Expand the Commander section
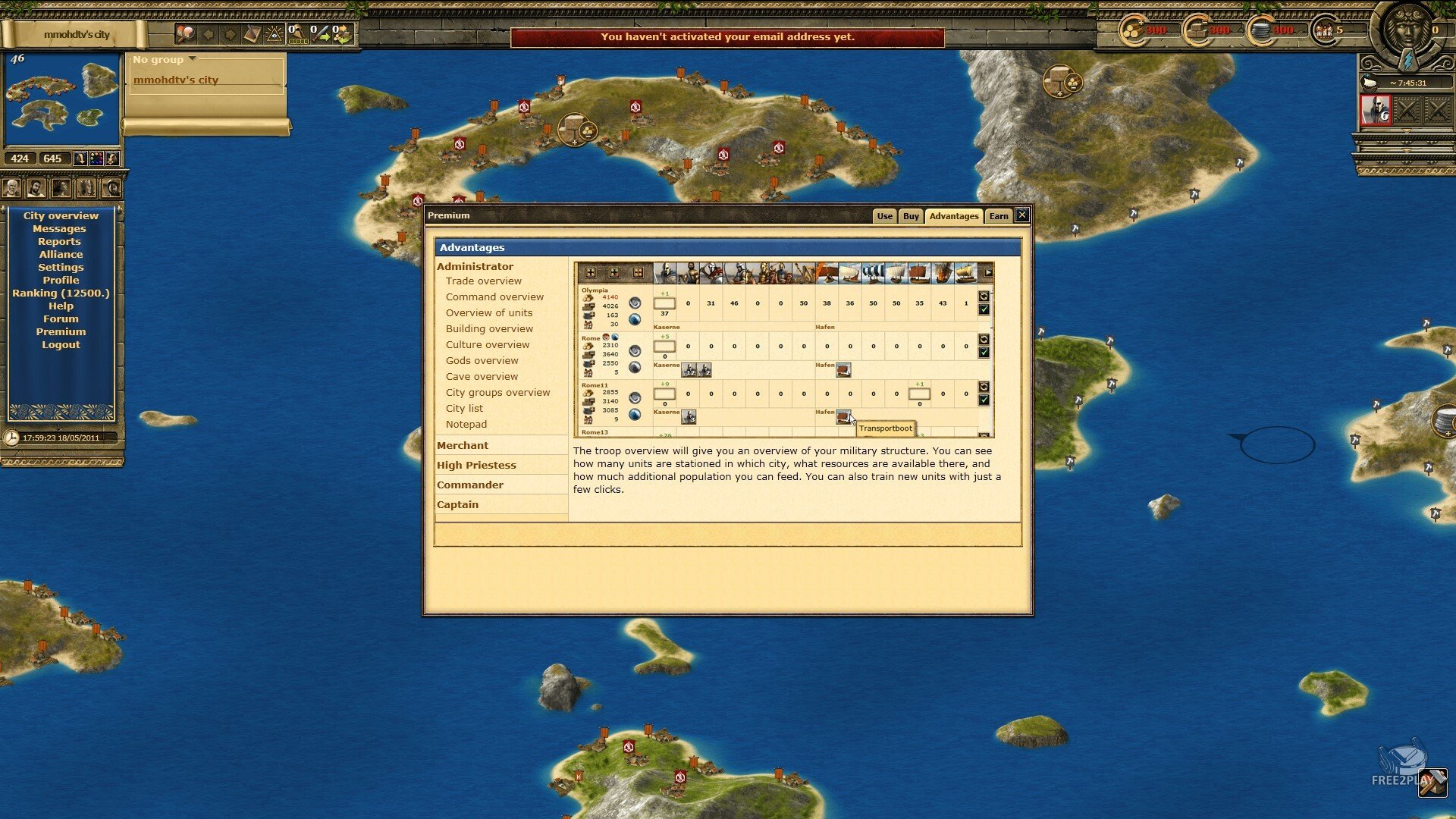This screenshot has width=1456, height=819. click(470, 485)
